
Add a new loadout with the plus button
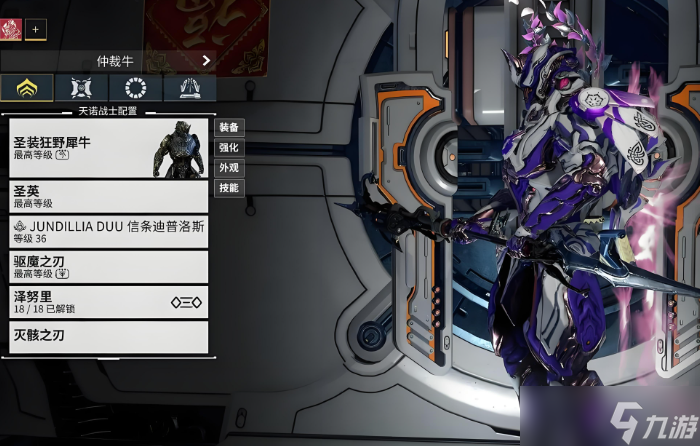point(36,30)
